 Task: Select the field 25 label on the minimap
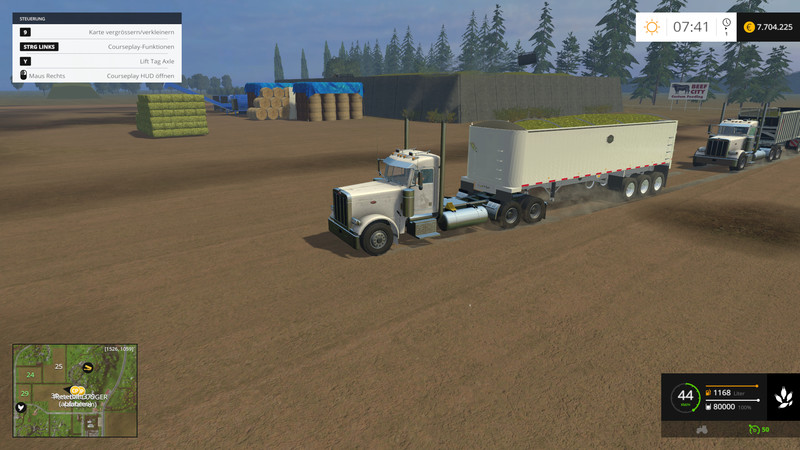tap(59, 367)
